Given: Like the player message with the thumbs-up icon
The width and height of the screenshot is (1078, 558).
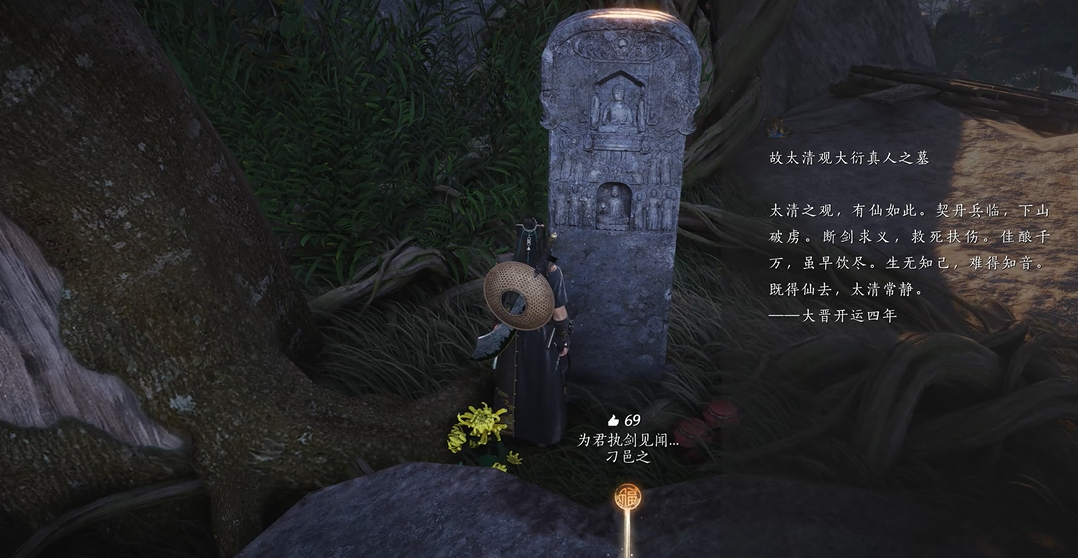Looking at the screenshot, I should pos(613,421).
